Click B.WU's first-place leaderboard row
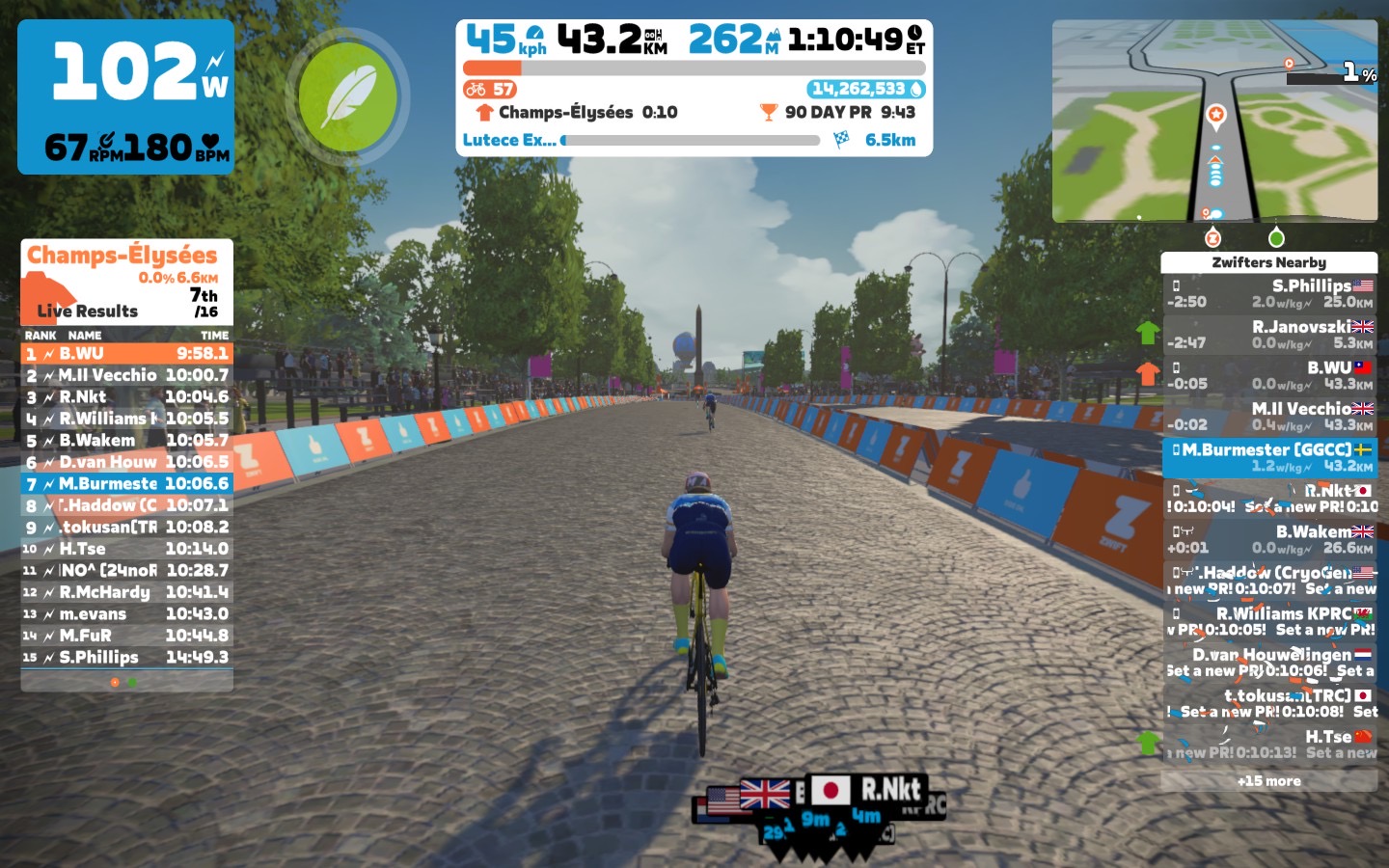This screenshot has width=1389, height=868. click(x=126, y=354)
